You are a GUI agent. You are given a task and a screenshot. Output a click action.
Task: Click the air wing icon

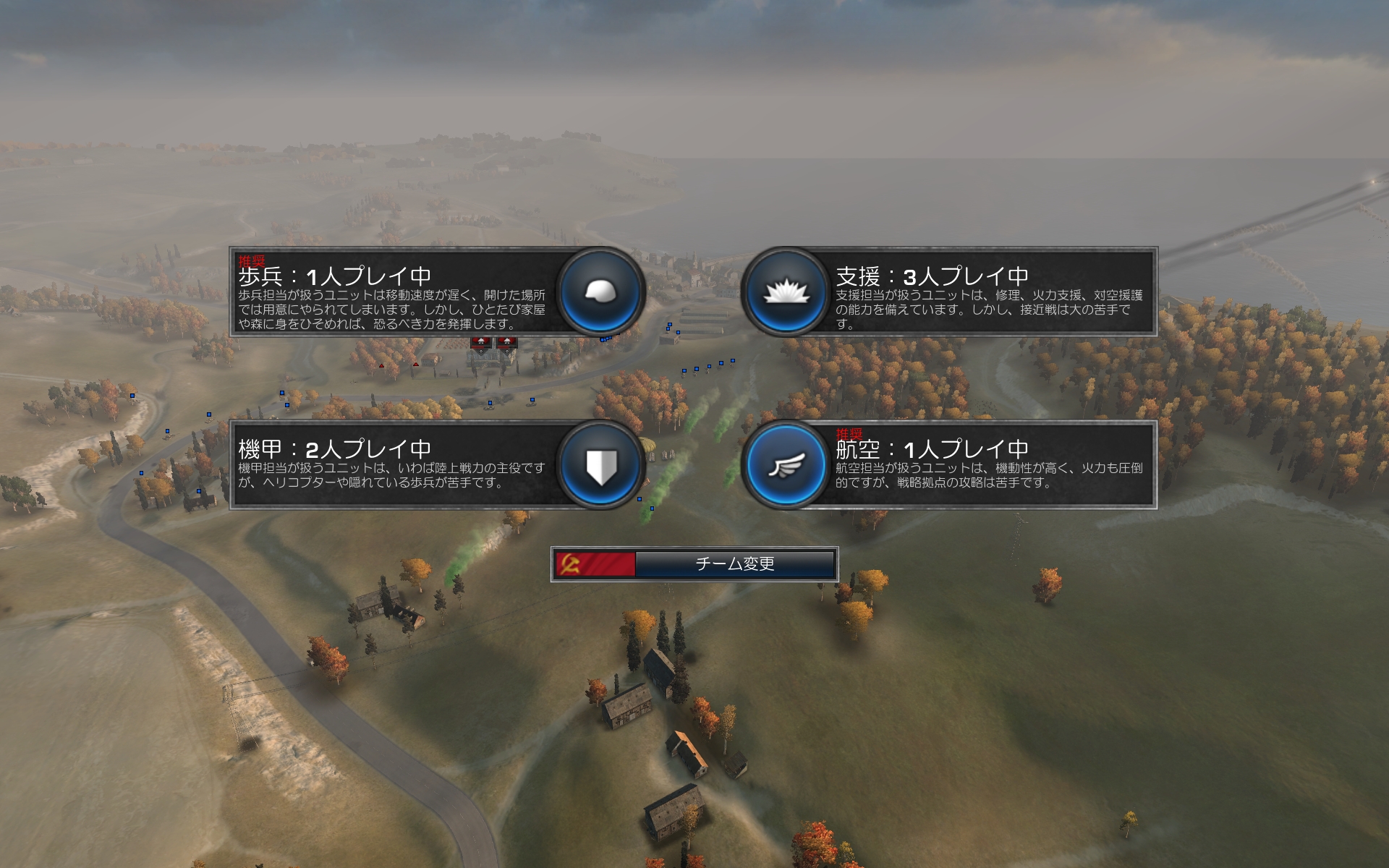pos(786,465)
